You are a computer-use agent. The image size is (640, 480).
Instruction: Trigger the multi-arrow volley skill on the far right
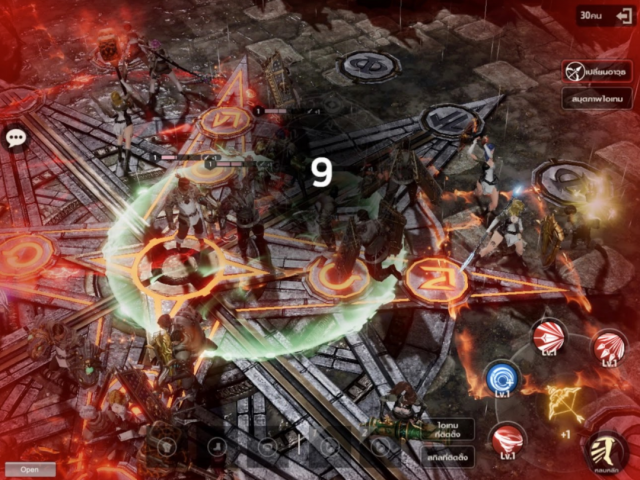point(607,345)
